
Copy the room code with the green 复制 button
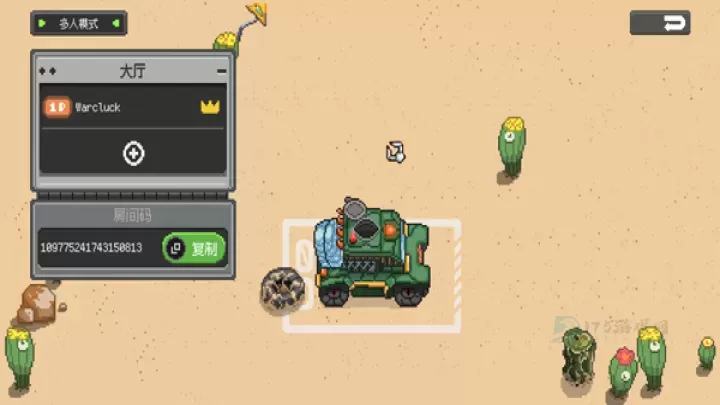click(195, 248)
